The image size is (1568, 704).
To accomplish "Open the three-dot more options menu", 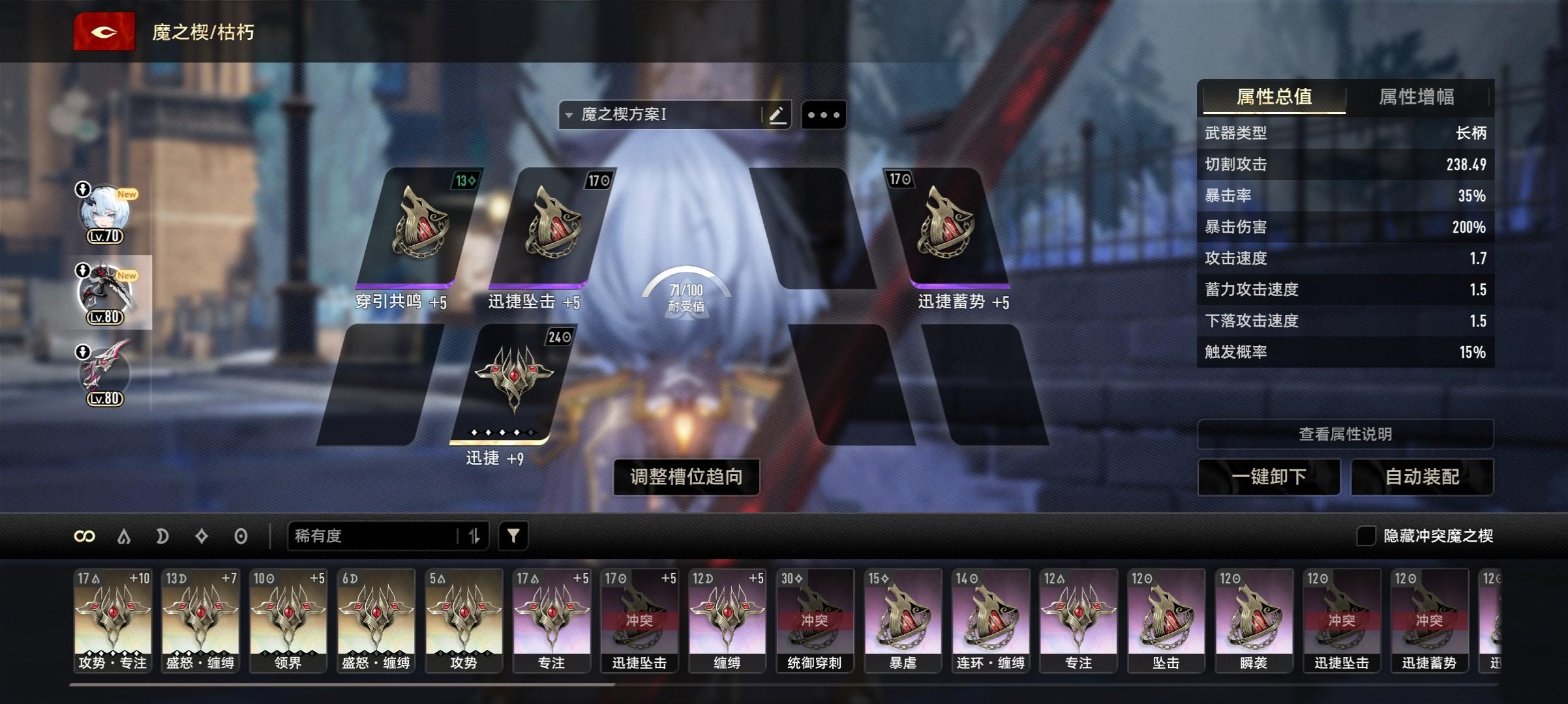I will pos(823,115).
